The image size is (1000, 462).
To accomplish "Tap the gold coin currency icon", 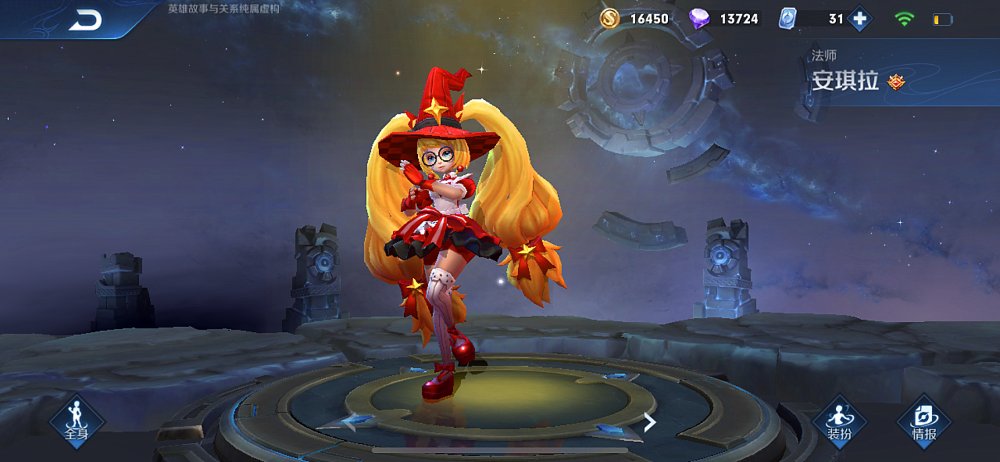I will point(610,19).
